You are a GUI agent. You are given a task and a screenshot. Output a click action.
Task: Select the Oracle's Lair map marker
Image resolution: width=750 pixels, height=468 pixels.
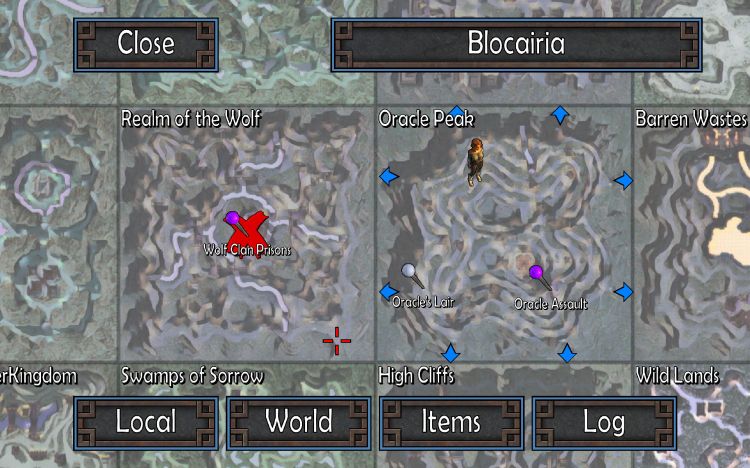click(409, 272)
